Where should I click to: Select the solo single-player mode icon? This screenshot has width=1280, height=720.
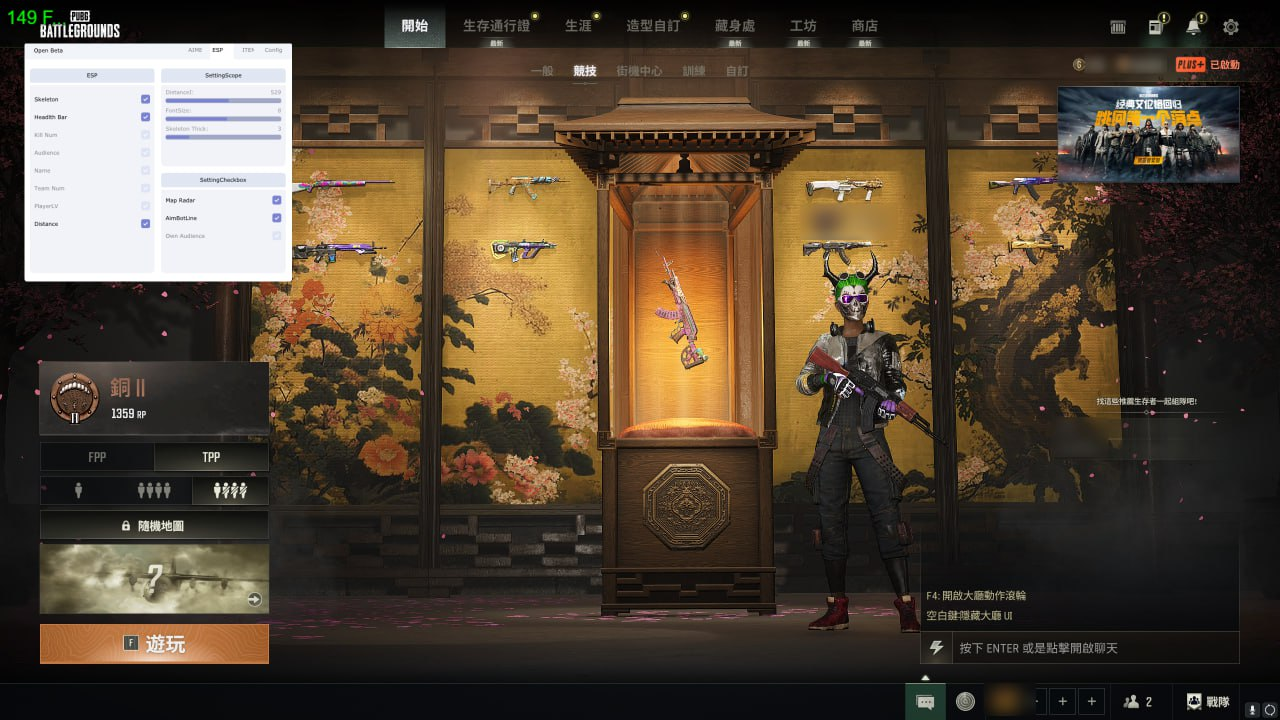(77, 490)
